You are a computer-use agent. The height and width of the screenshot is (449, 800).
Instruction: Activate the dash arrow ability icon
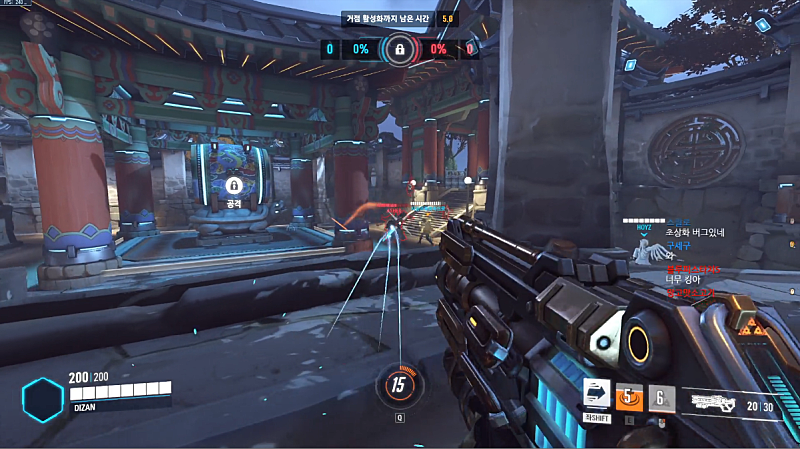tap(597, 396)
